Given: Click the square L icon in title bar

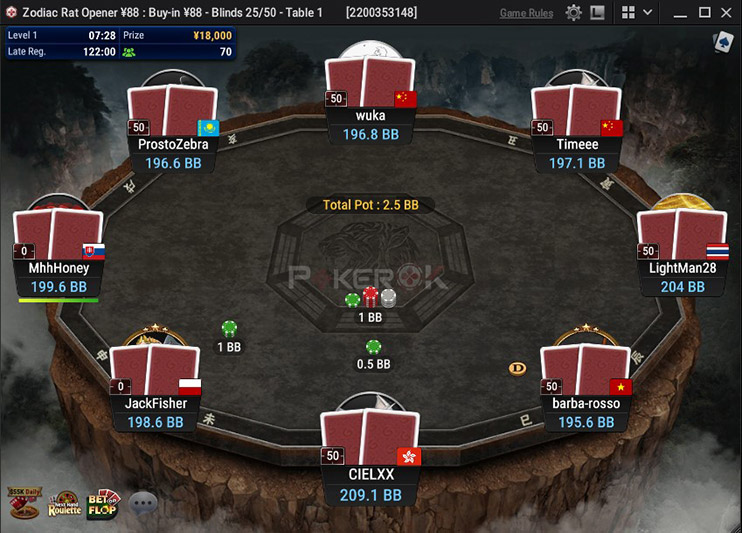Looking at the screenshot, I should [597, 13].
